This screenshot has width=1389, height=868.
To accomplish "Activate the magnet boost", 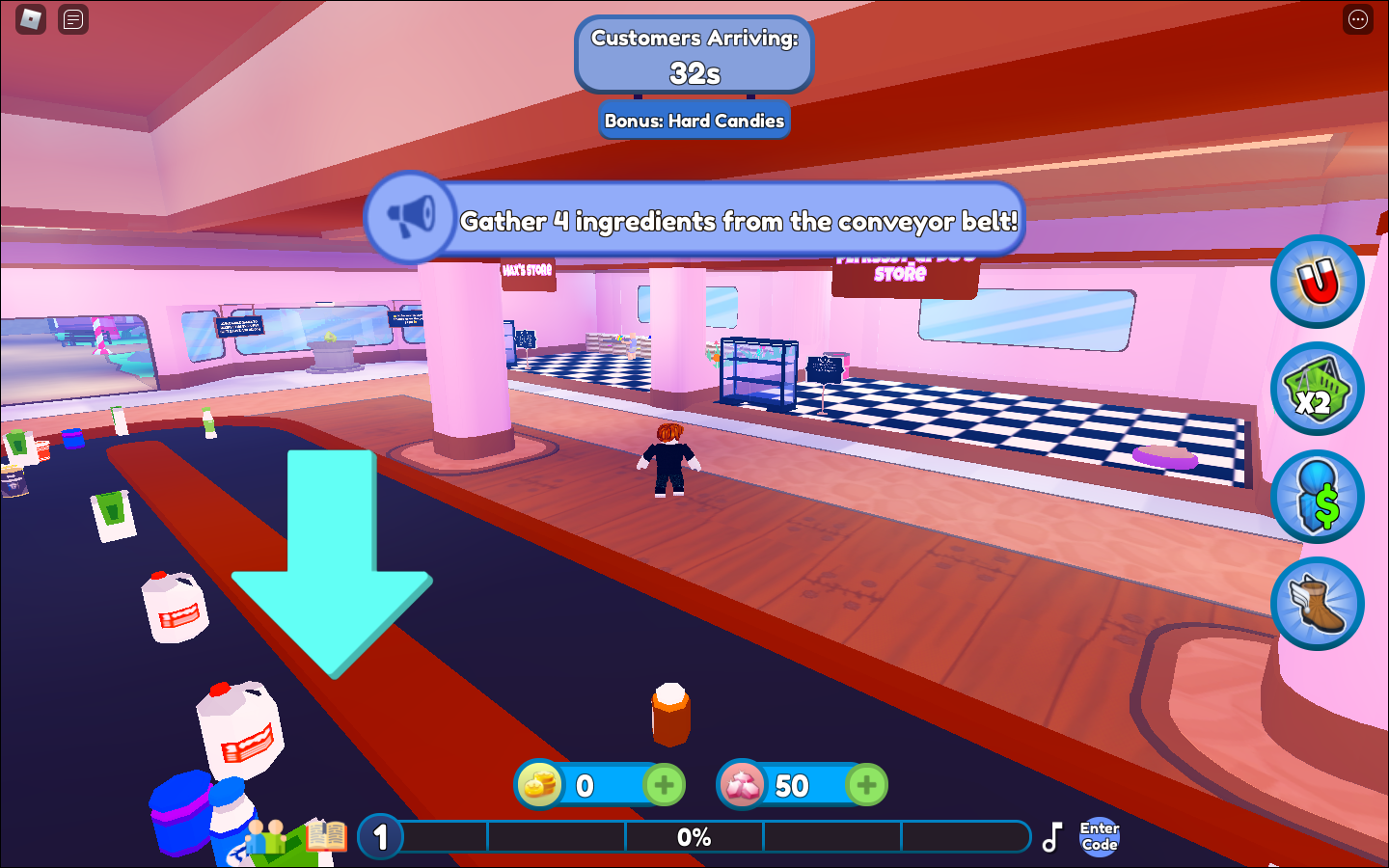I will click(1318, 281).
